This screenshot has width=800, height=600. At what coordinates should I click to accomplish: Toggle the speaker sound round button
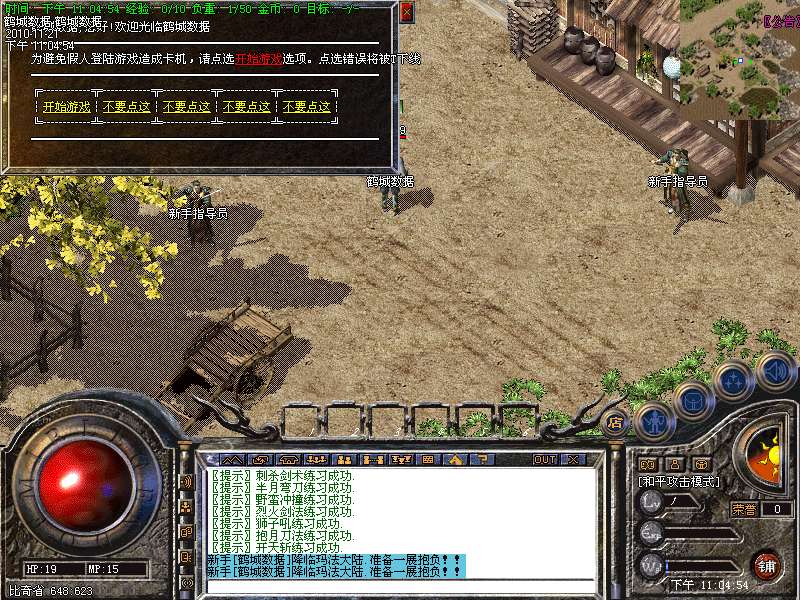pos(774,370)
